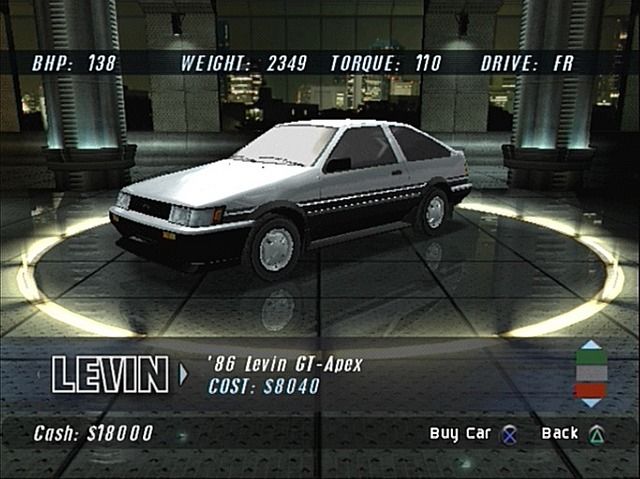640x479 pixels.
Task: Click the color selector down arrow
Action: 591,402
